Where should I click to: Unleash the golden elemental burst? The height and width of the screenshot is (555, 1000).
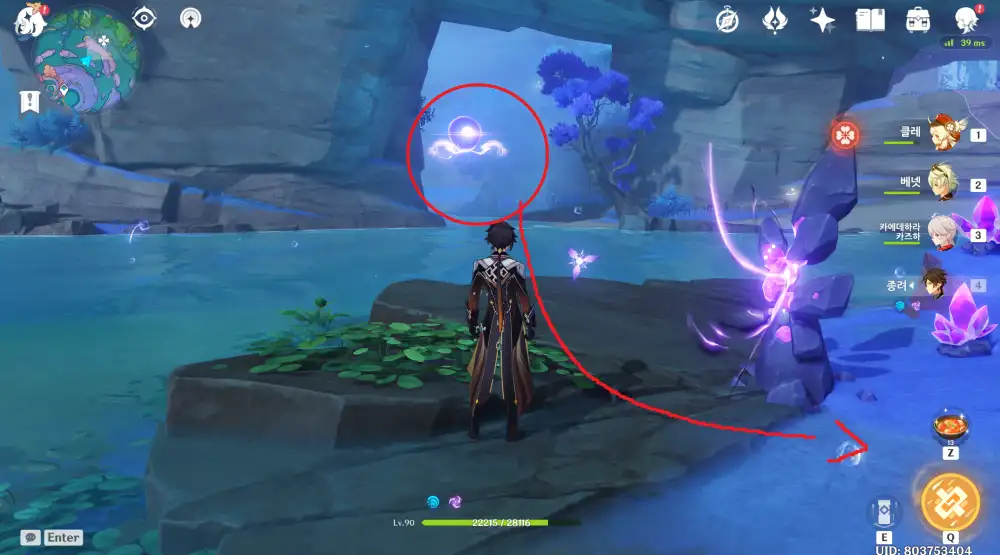949,503
